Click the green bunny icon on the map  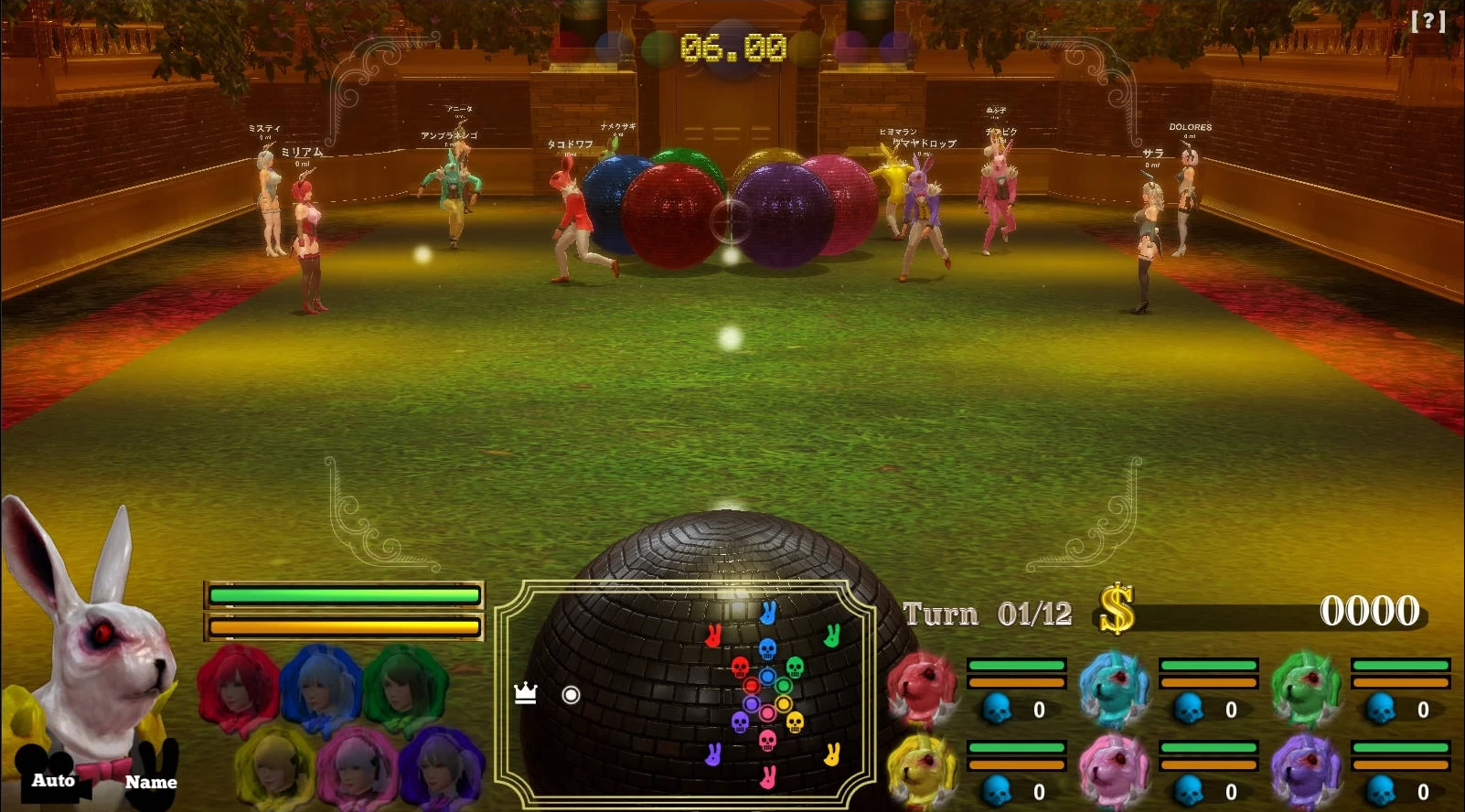pyautogui.click(x=833, y=636)
